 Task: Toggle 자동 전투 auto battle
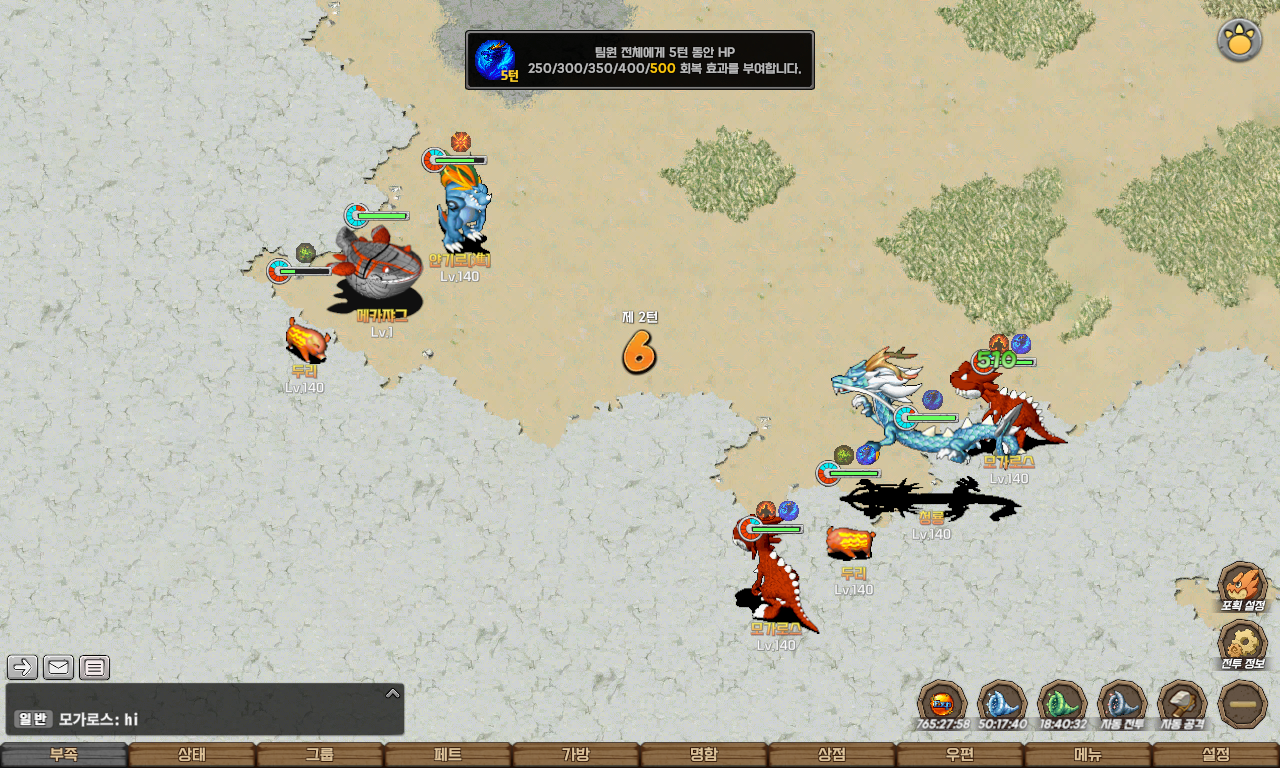(1122, 704)
